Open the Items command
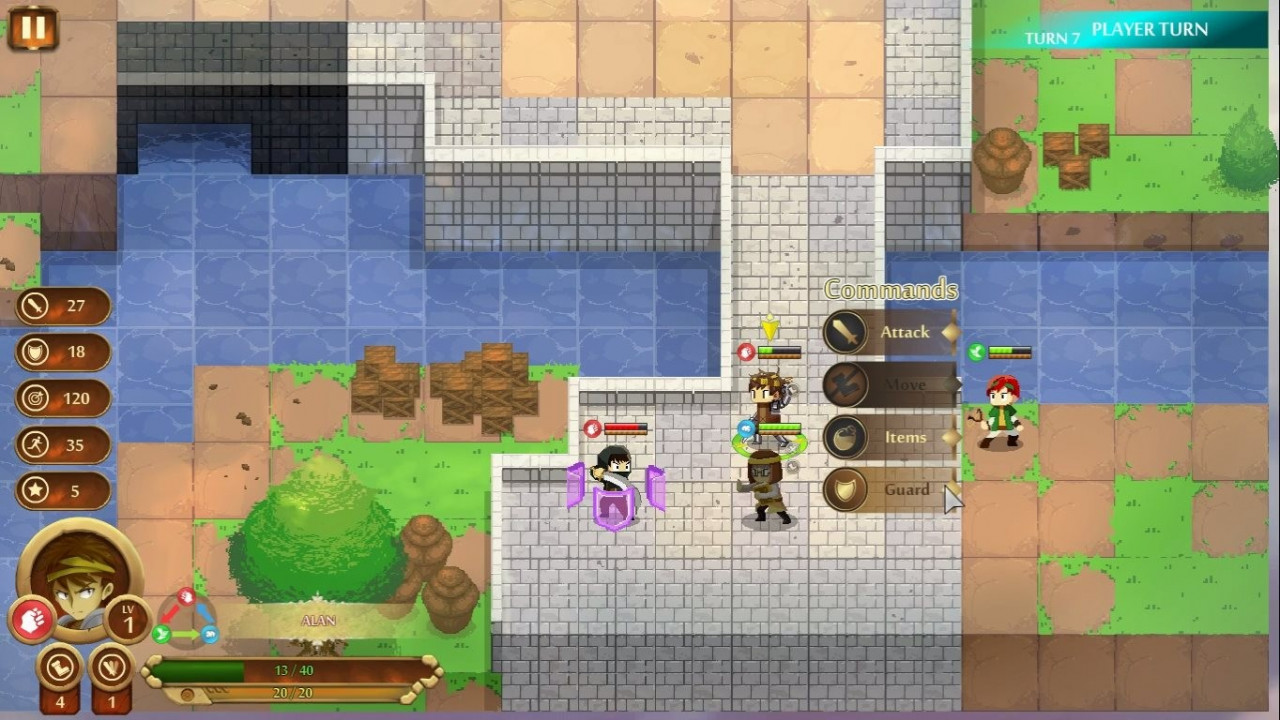The height and width of the screenshot is (720, 1280). (x=890, y=438)
